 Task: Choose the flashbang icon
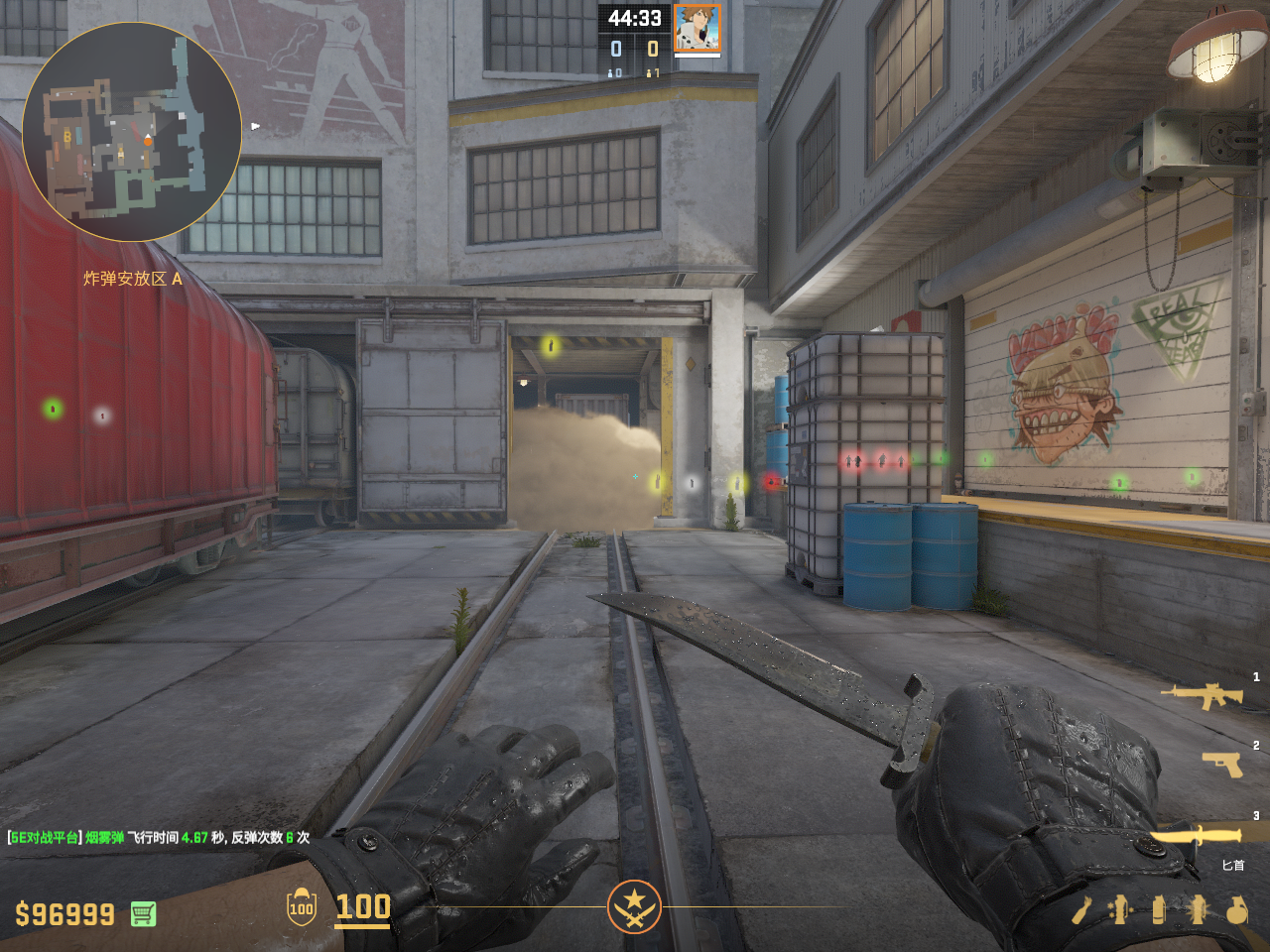point(1198,909)
